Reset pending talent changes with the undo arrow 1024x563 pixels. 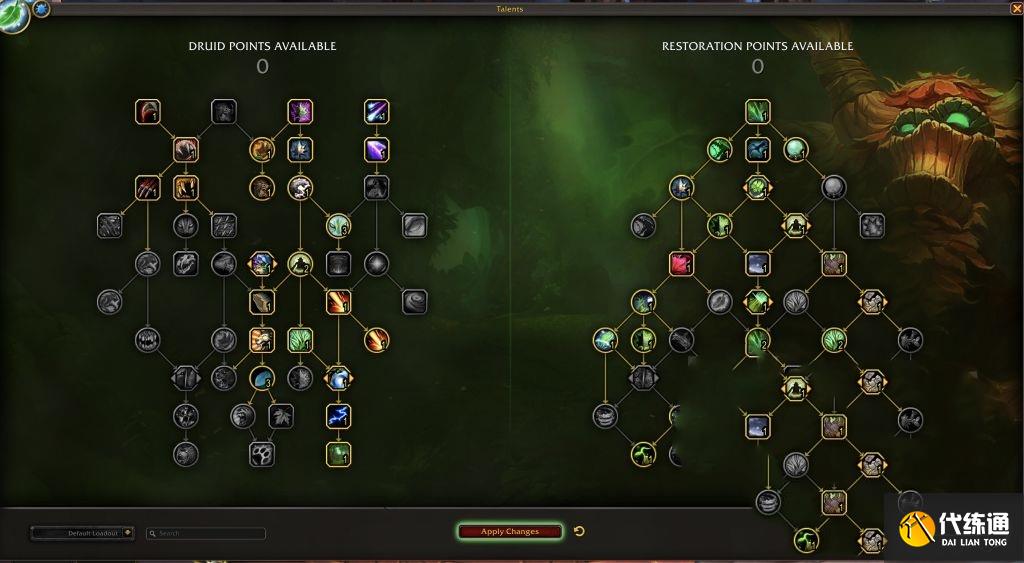pyautogui.click(x=579, y=531)
